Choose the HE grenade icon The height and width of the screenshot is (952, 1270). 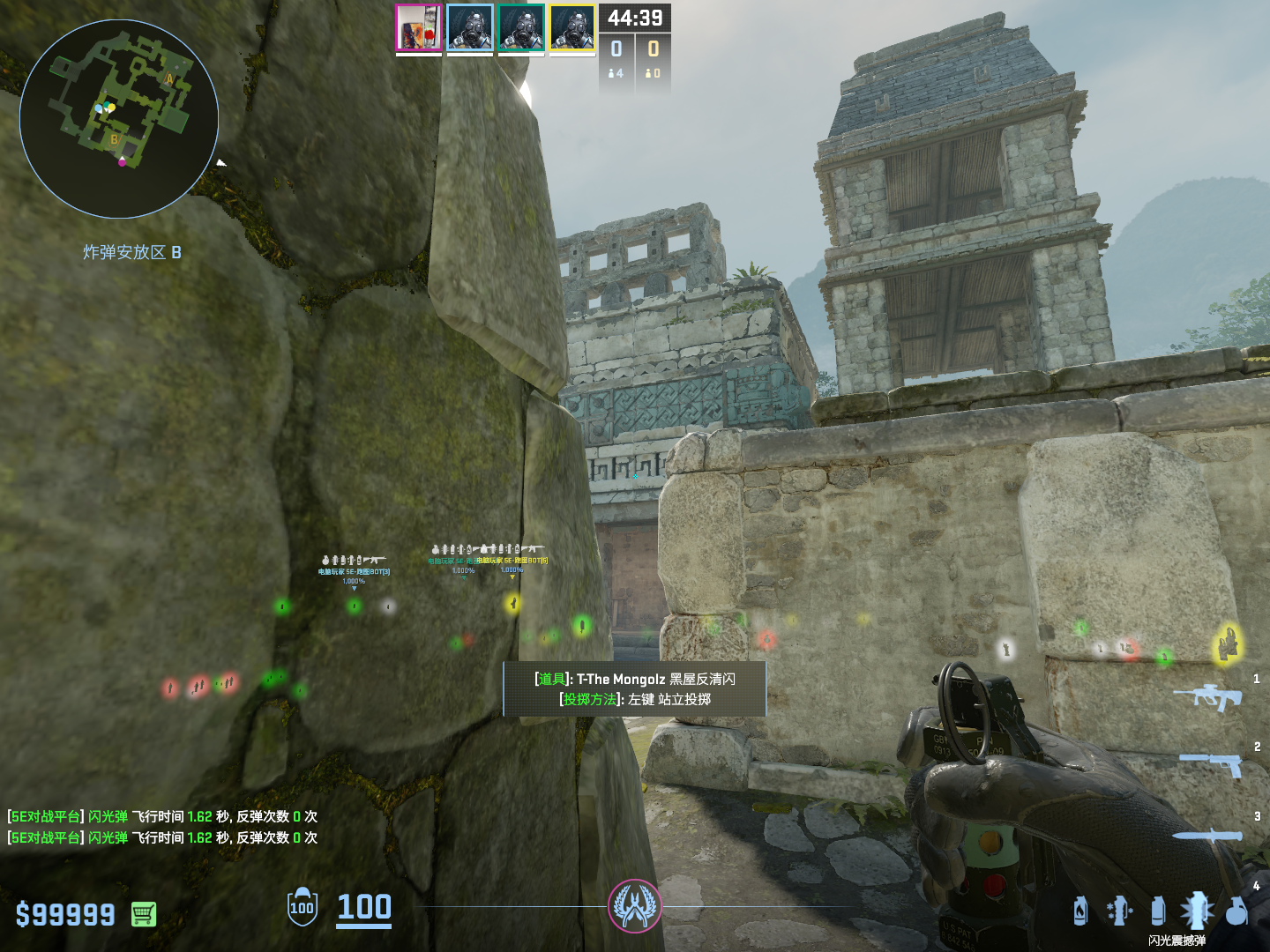coord(1236,911)
